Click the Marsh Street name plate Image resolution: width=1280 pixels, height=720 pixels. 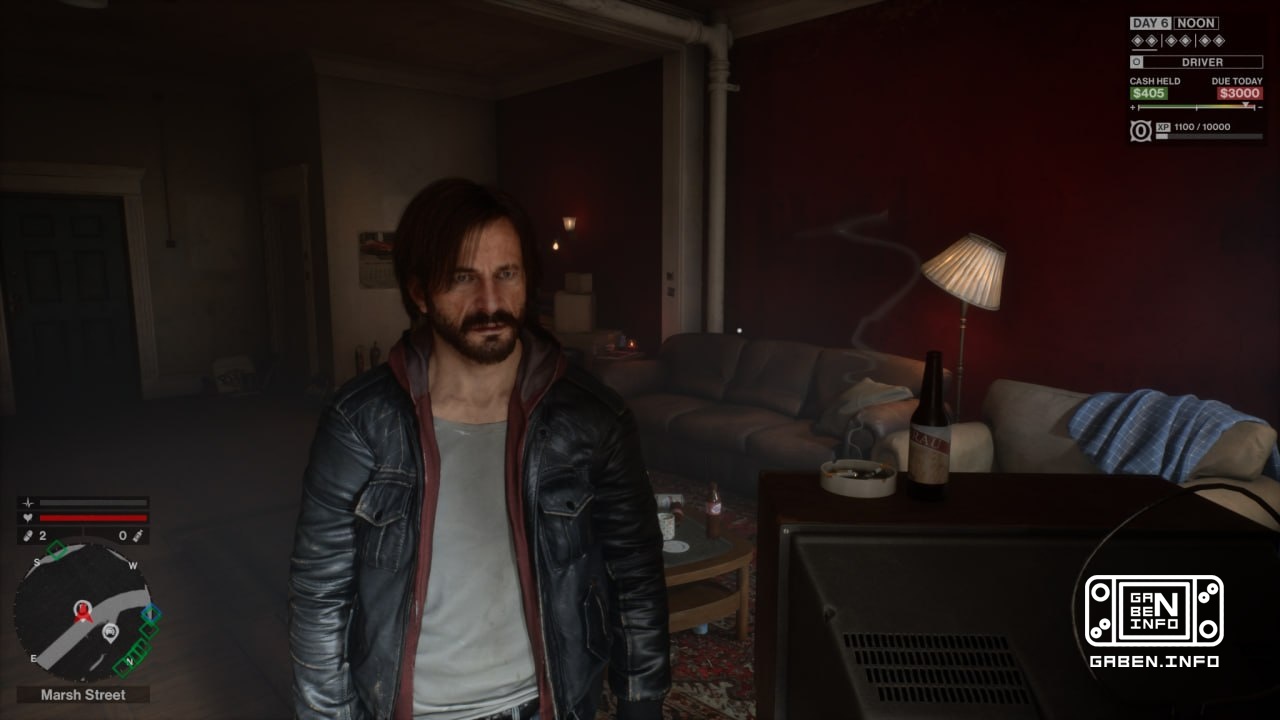[83, 693]
